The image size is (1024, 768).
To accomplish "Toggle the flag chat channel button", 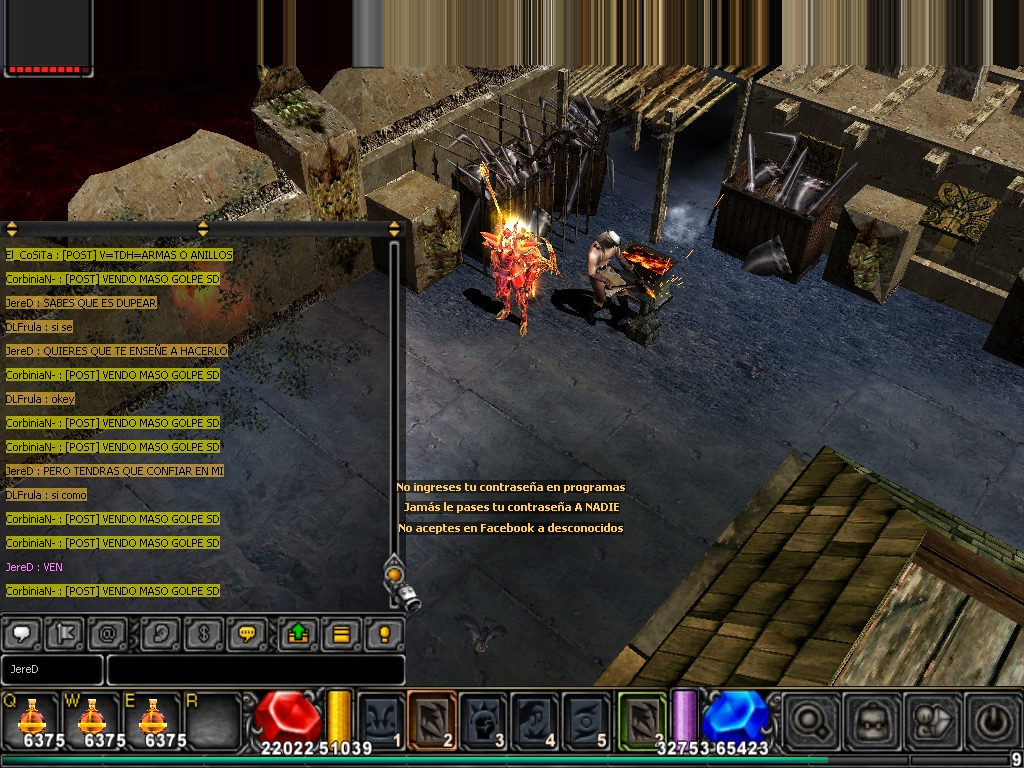I will [x=64, y=634].
